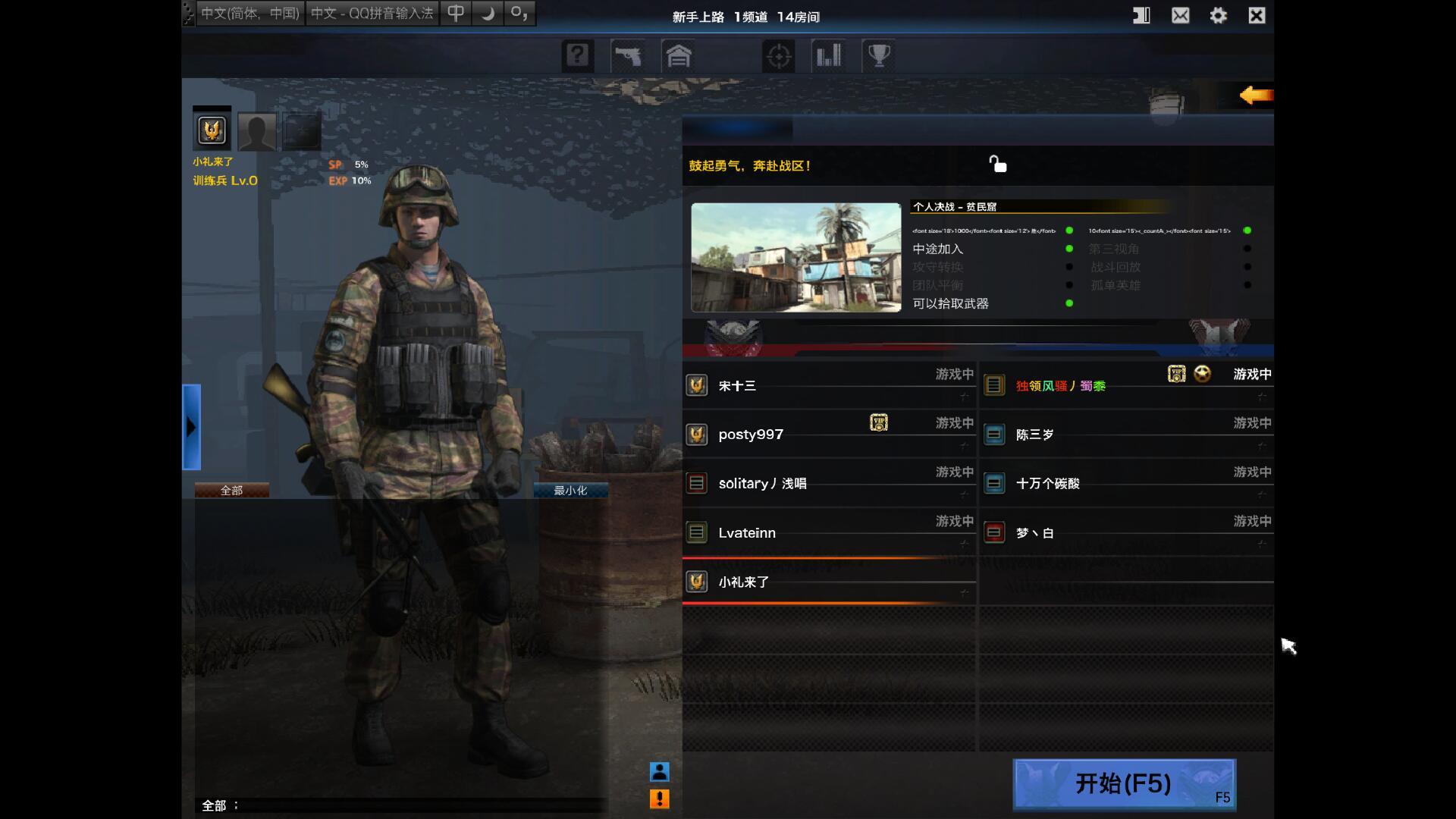Enable the 第三视角 option
The image size is (1456, 819).
(x=1248, y=248)
